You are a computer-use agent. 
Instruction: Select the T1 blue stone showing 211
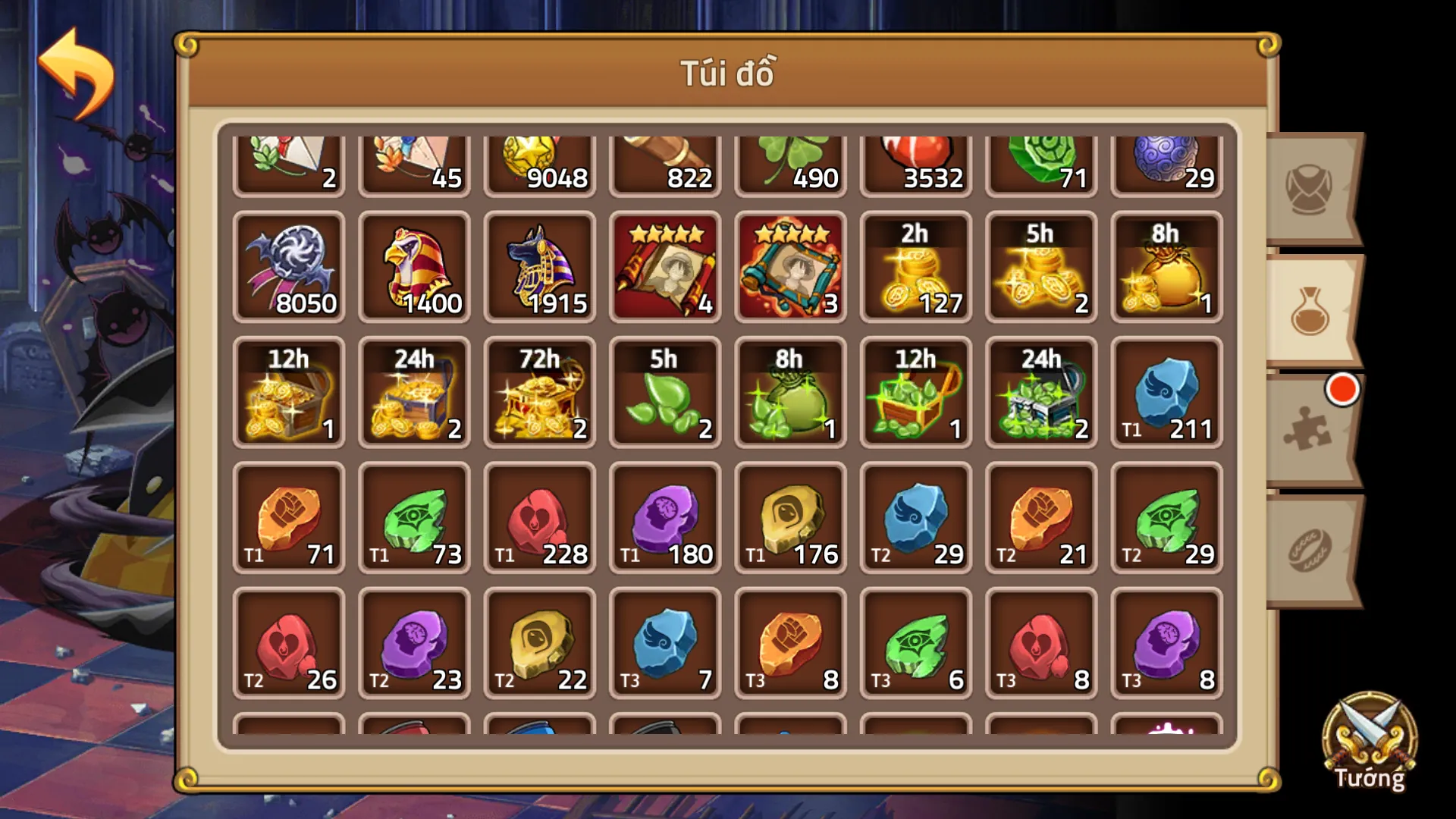[x=1166, y=393]
